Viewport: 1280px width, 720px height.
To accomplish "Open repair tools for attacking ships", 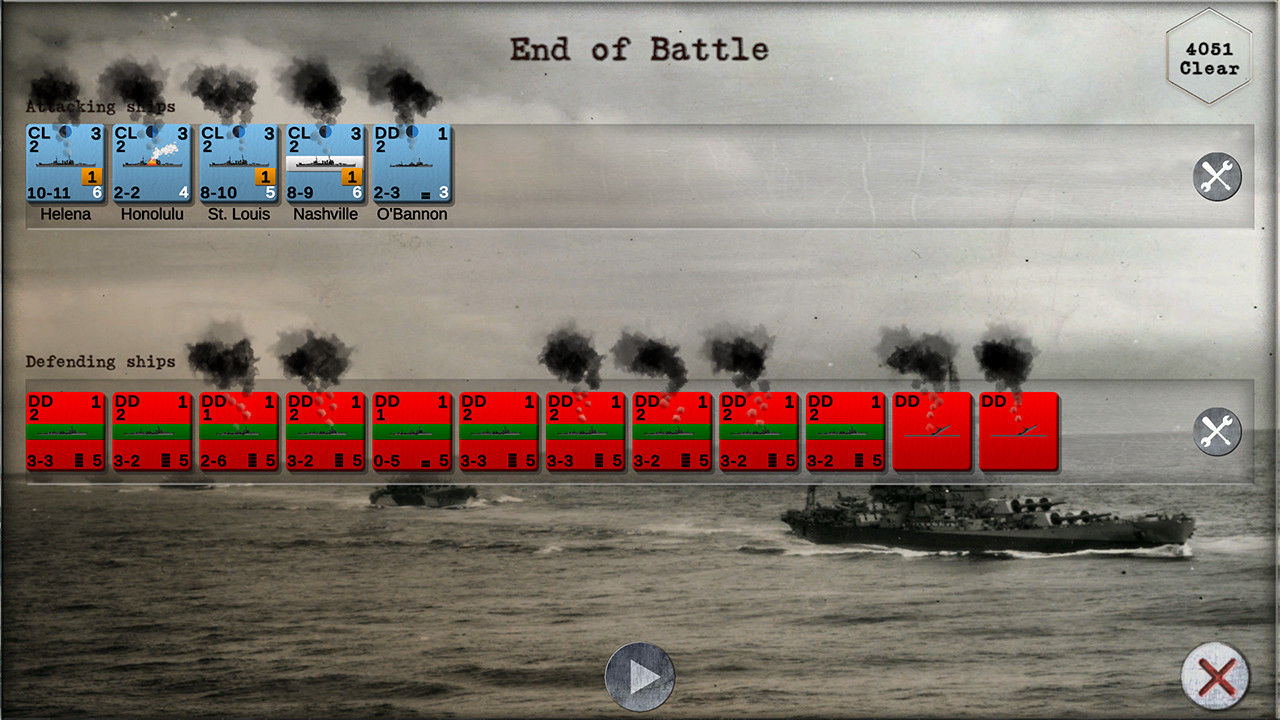I will pyautogui.click(x=1217, y=177).
